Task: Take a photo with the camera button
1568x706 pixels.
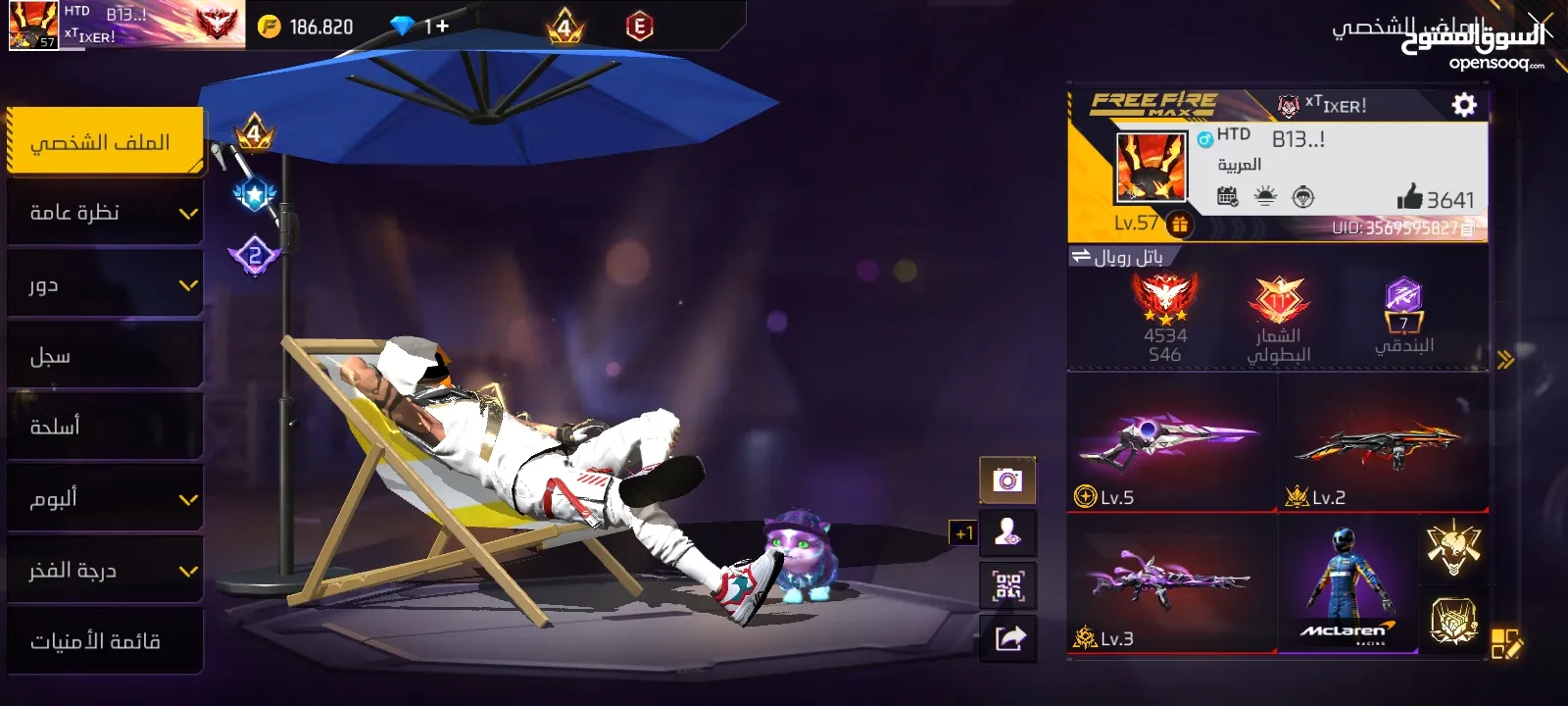Action: point(1007,480)
